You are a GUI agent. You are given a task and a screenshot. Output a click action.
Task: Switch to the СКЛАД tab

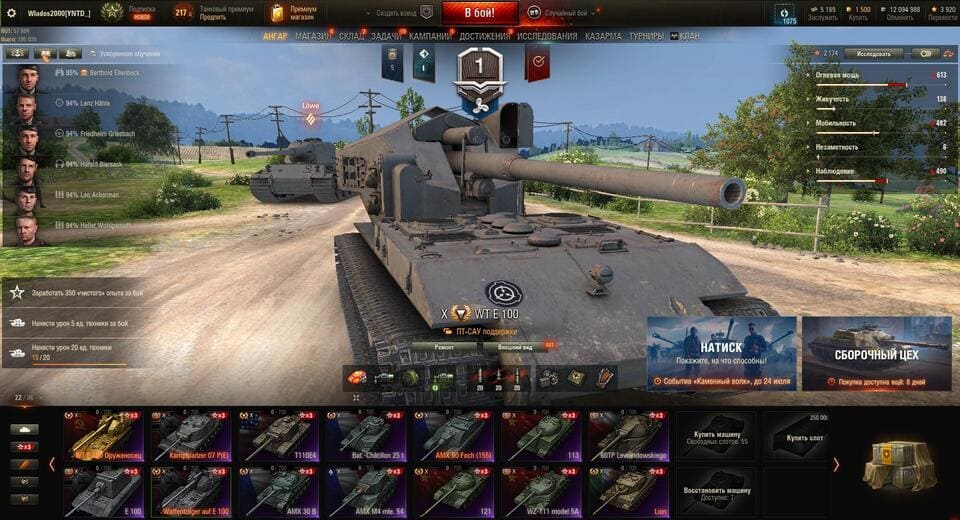tap(352, 36)
